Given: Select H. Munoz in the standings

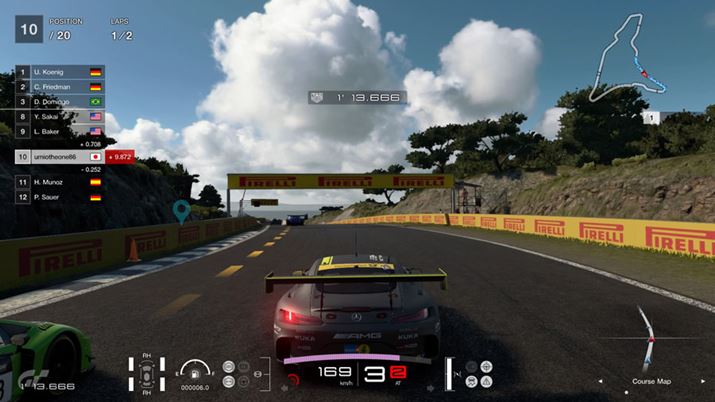Looking at the screenshot, I should 58,182.
